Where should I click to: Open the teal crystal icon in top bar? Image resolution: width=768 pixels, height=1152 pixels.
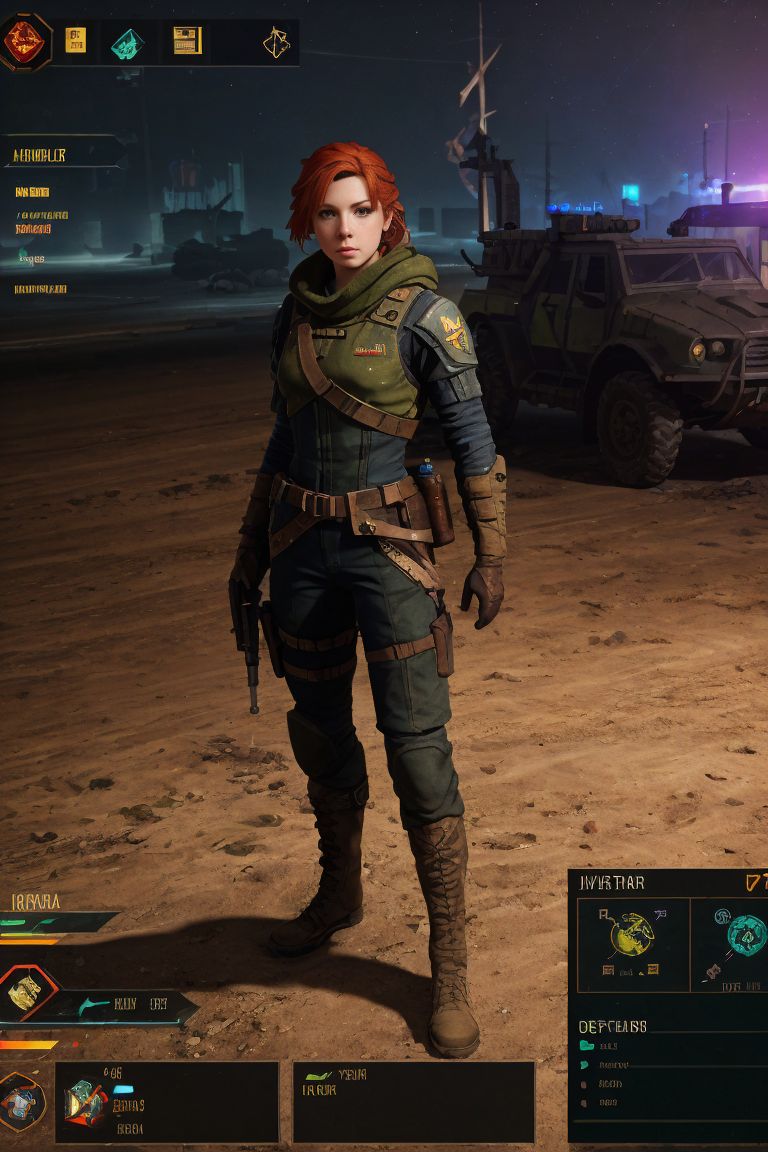[x=127, y=42]
